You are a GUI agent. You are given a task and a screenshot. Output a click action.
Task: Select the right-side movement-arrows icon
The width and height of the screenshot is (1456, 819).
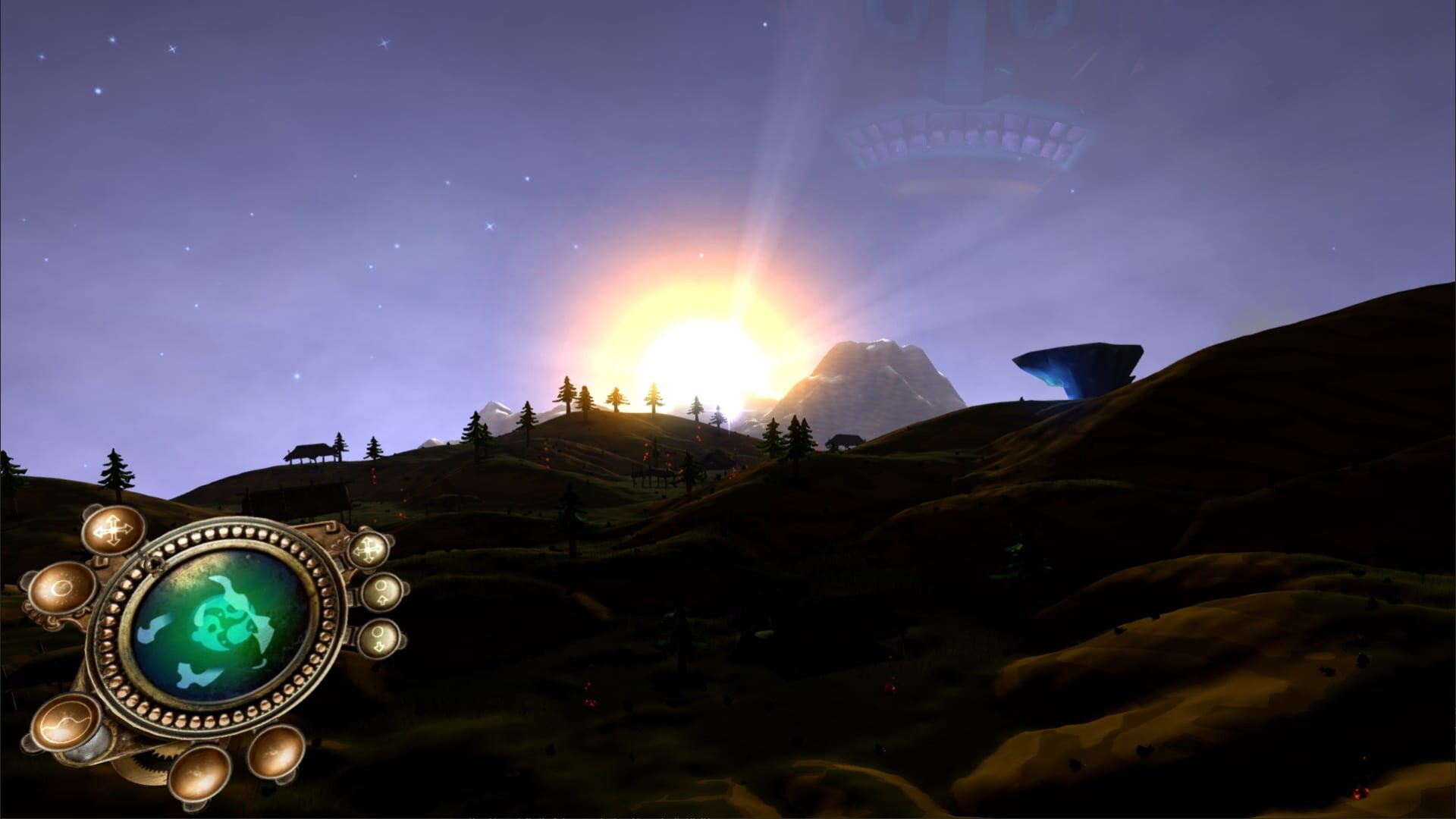pyautogui.click(x=367, y=548)
